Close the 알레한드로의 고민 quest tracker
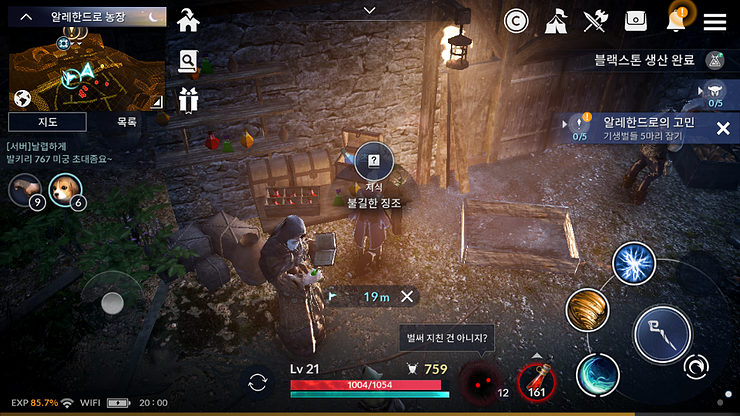740x416 pixels. pos(723,128)
